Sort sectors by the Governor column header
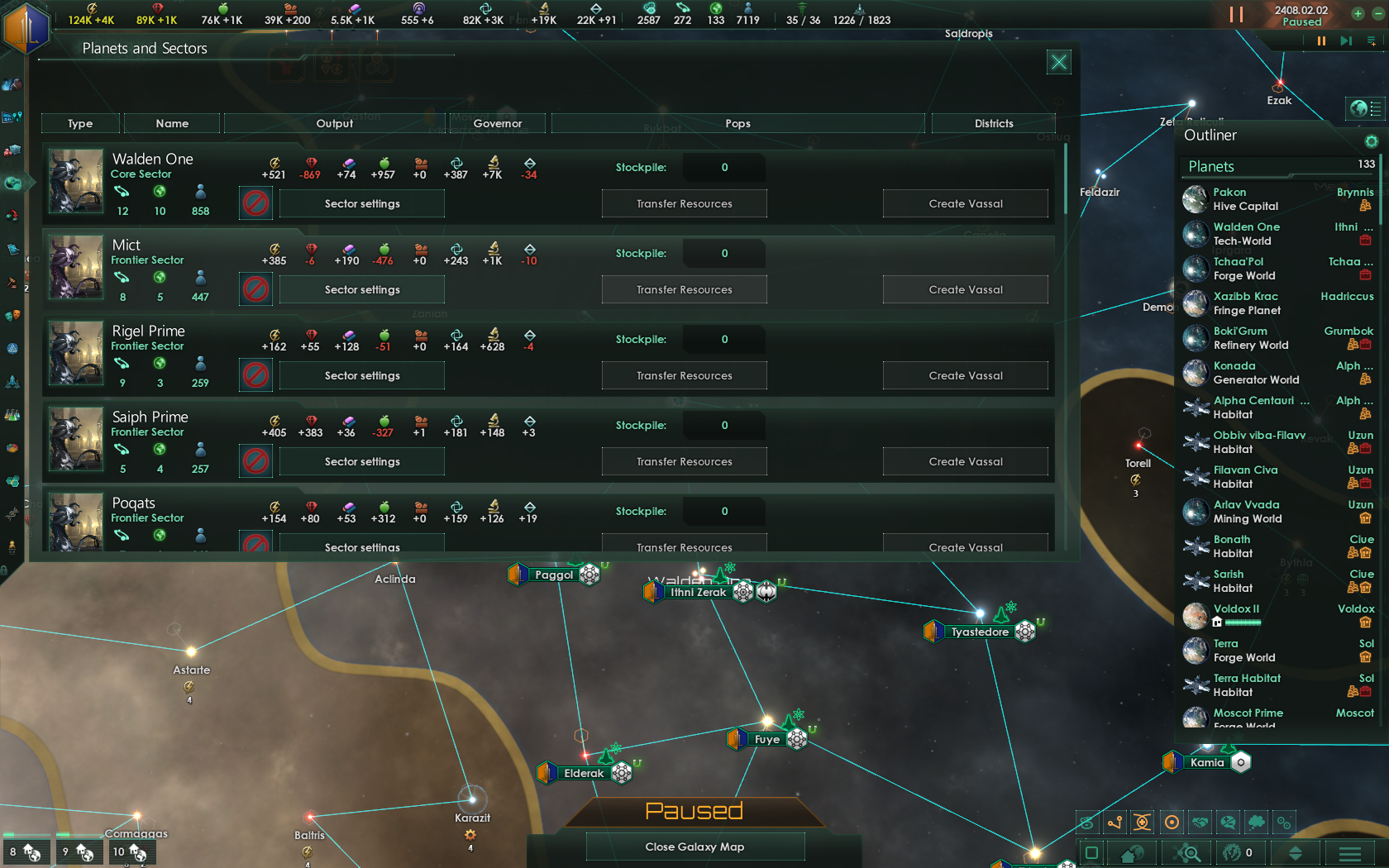 coord(499,123)
